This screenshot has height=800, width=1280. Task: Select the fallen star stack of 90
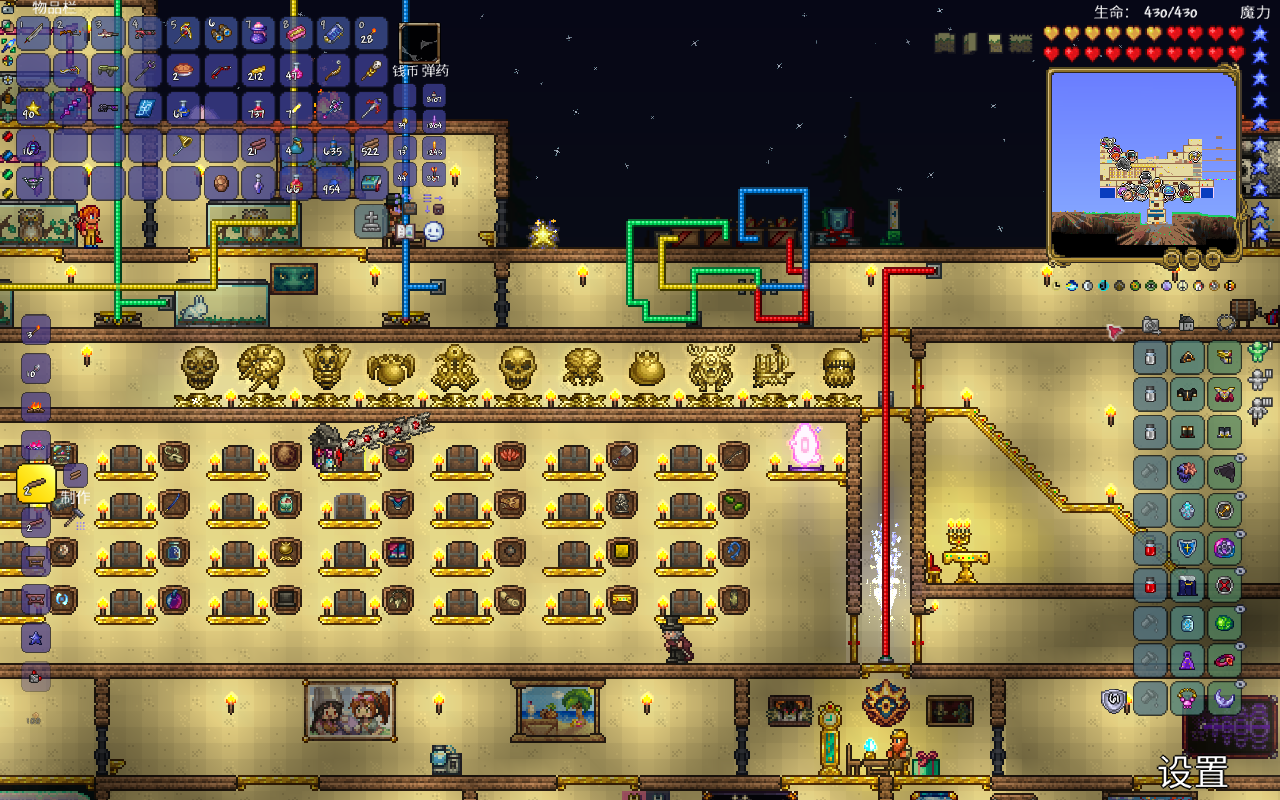click(34, 108)
